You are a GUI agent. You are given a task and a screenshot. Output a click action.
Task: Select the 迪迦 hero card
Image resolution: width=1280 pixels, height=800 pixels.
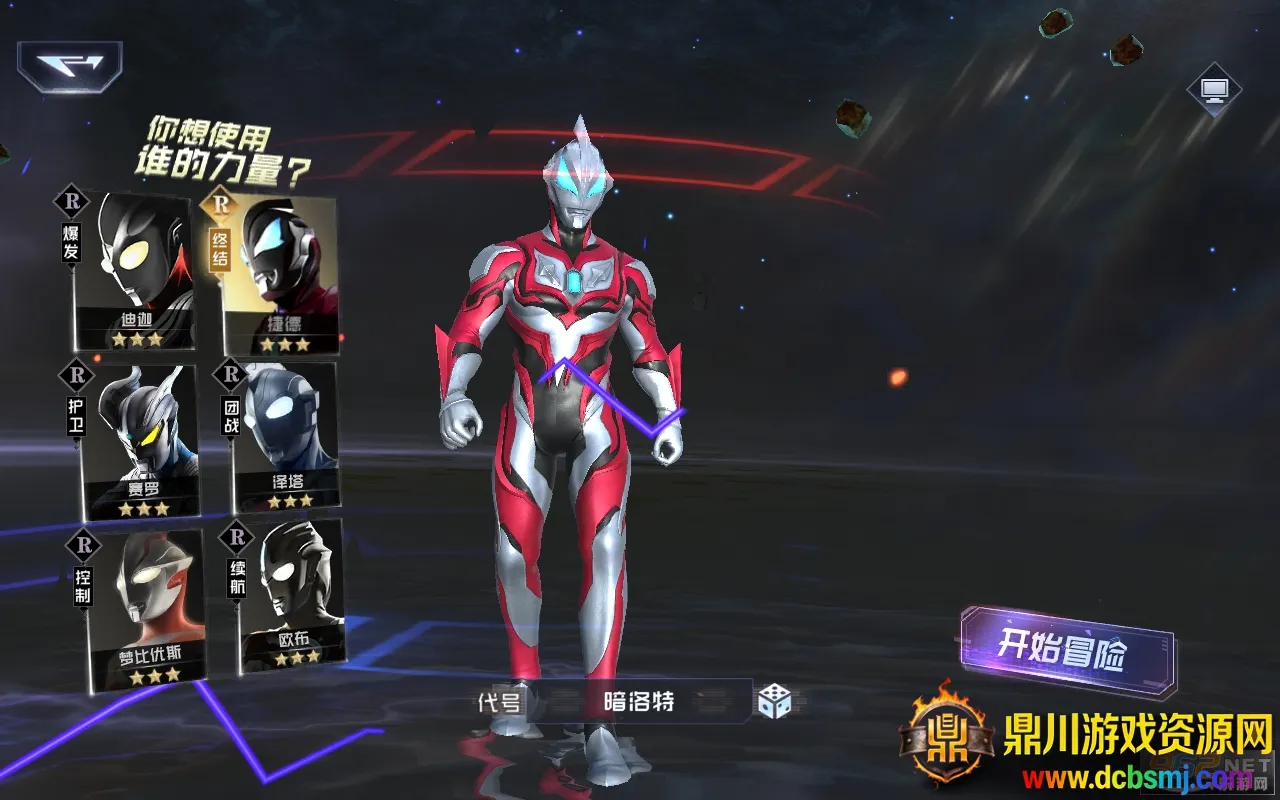(x=135, y=272)
